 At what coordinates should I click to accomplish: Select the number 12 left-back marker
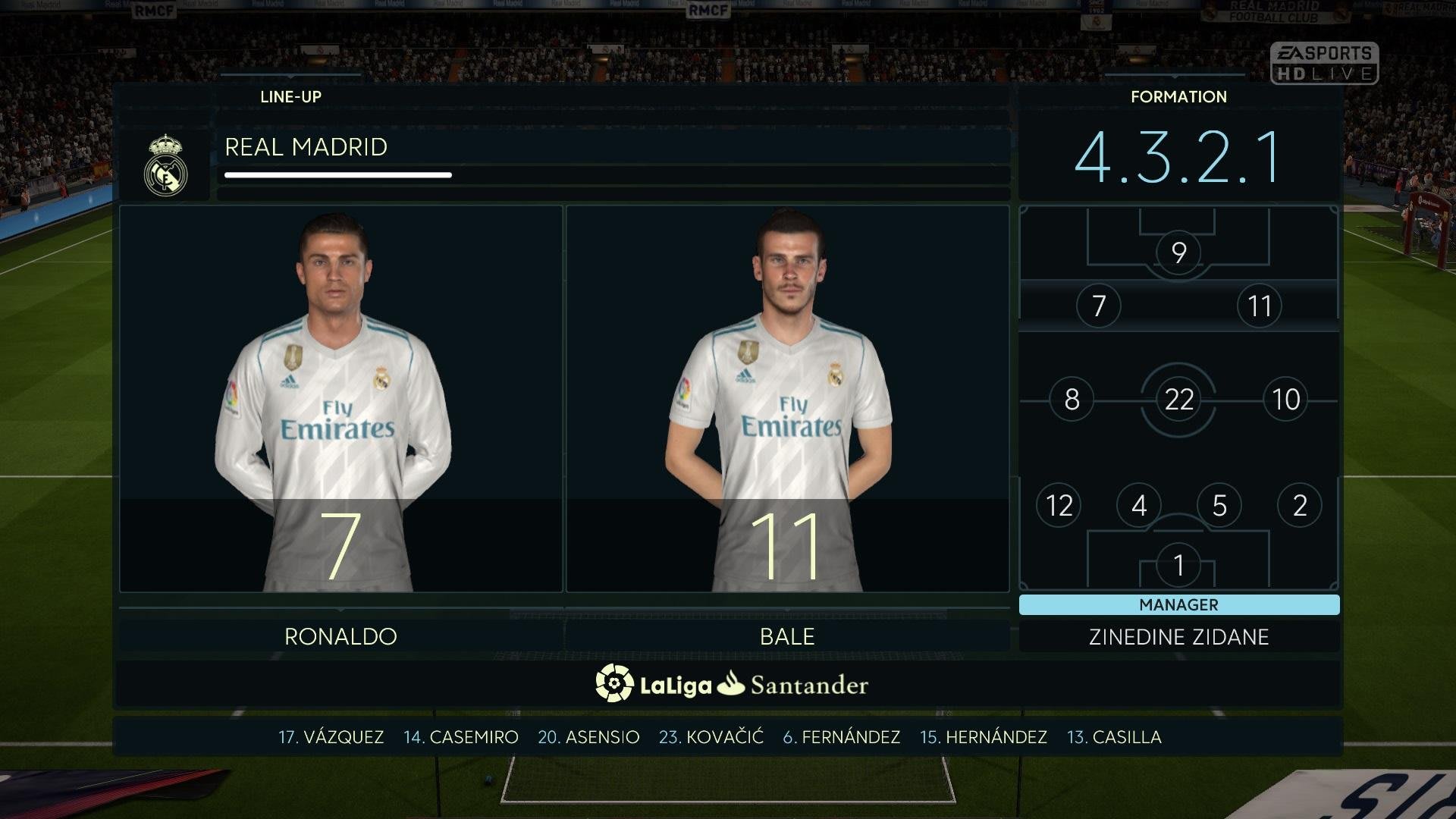pos(1059,505)
